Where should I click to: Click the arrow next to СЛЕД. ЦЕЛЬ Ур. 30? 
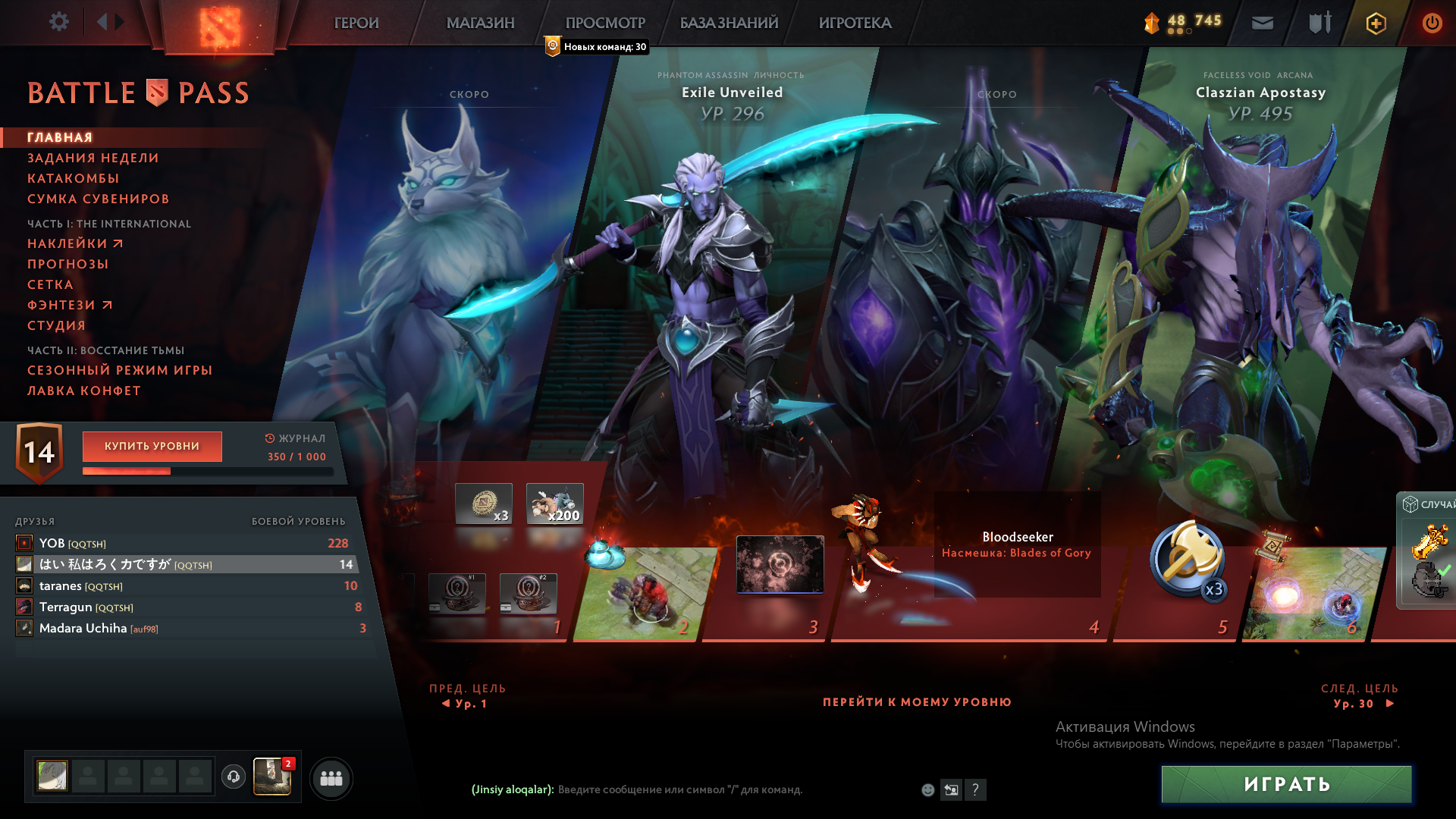1390,703
